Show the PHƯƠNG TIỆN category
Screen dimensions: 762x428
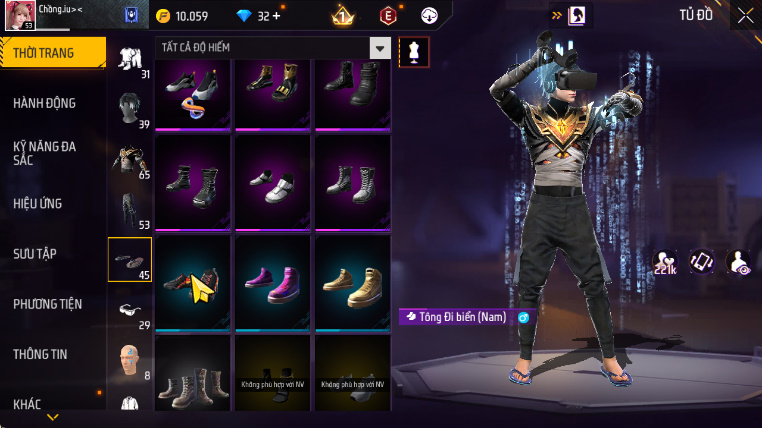(47, 304)
